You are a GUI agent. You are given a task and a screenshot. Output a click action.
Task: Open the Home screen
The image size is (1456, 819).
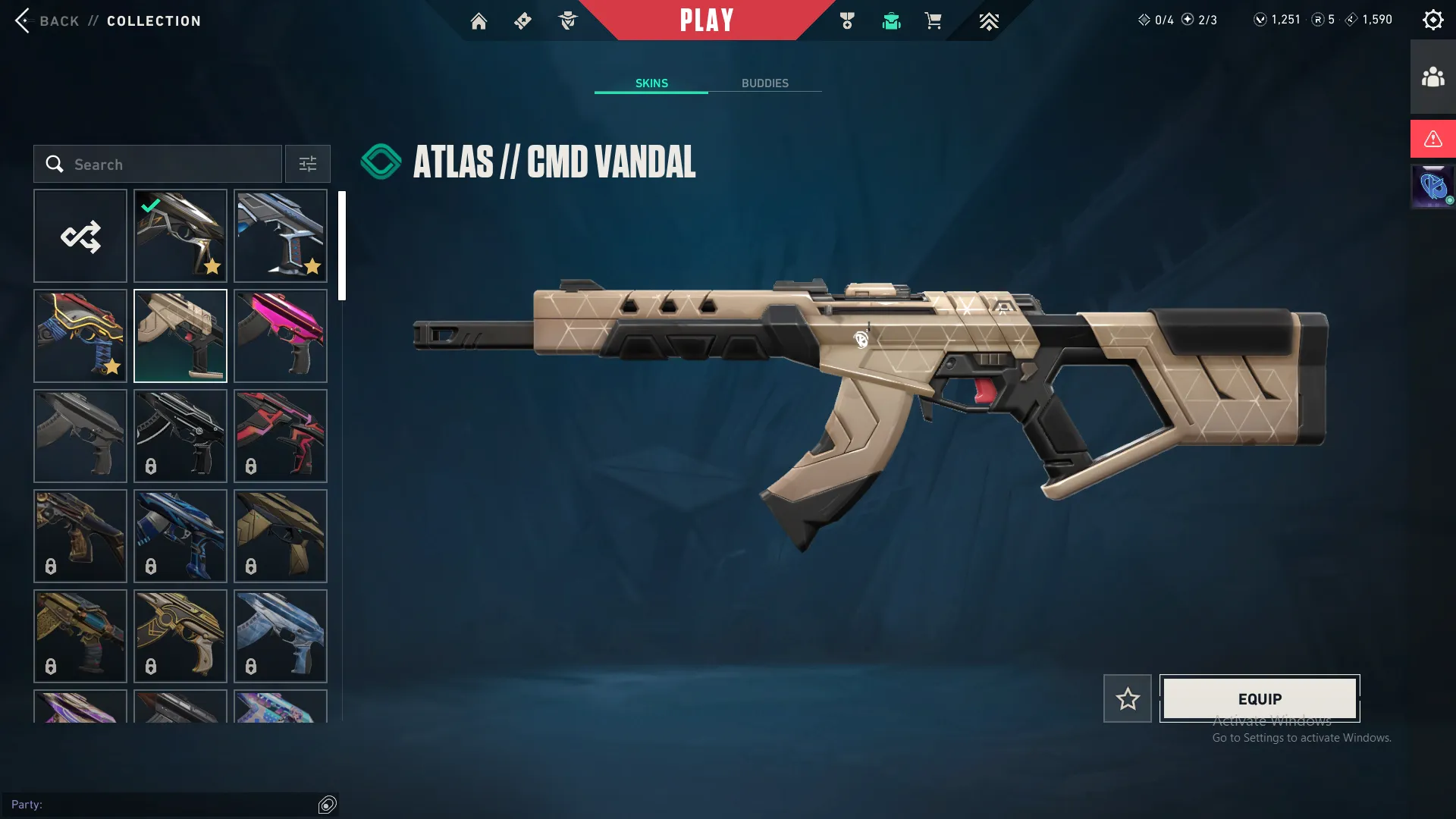pyautogui.click(x=479, y=20)
